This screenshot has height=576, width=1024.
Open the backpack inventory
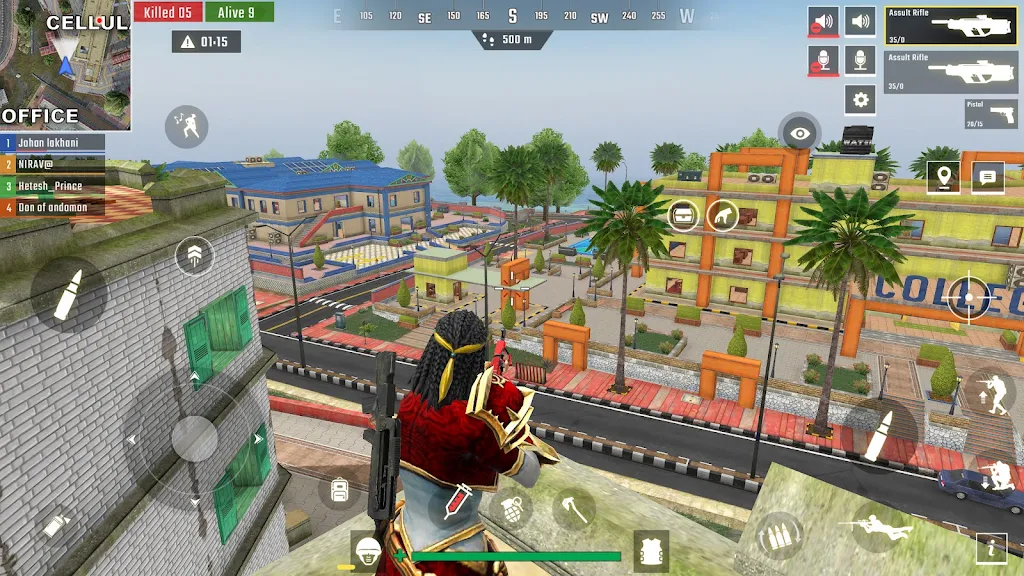(x=339, y=490)
